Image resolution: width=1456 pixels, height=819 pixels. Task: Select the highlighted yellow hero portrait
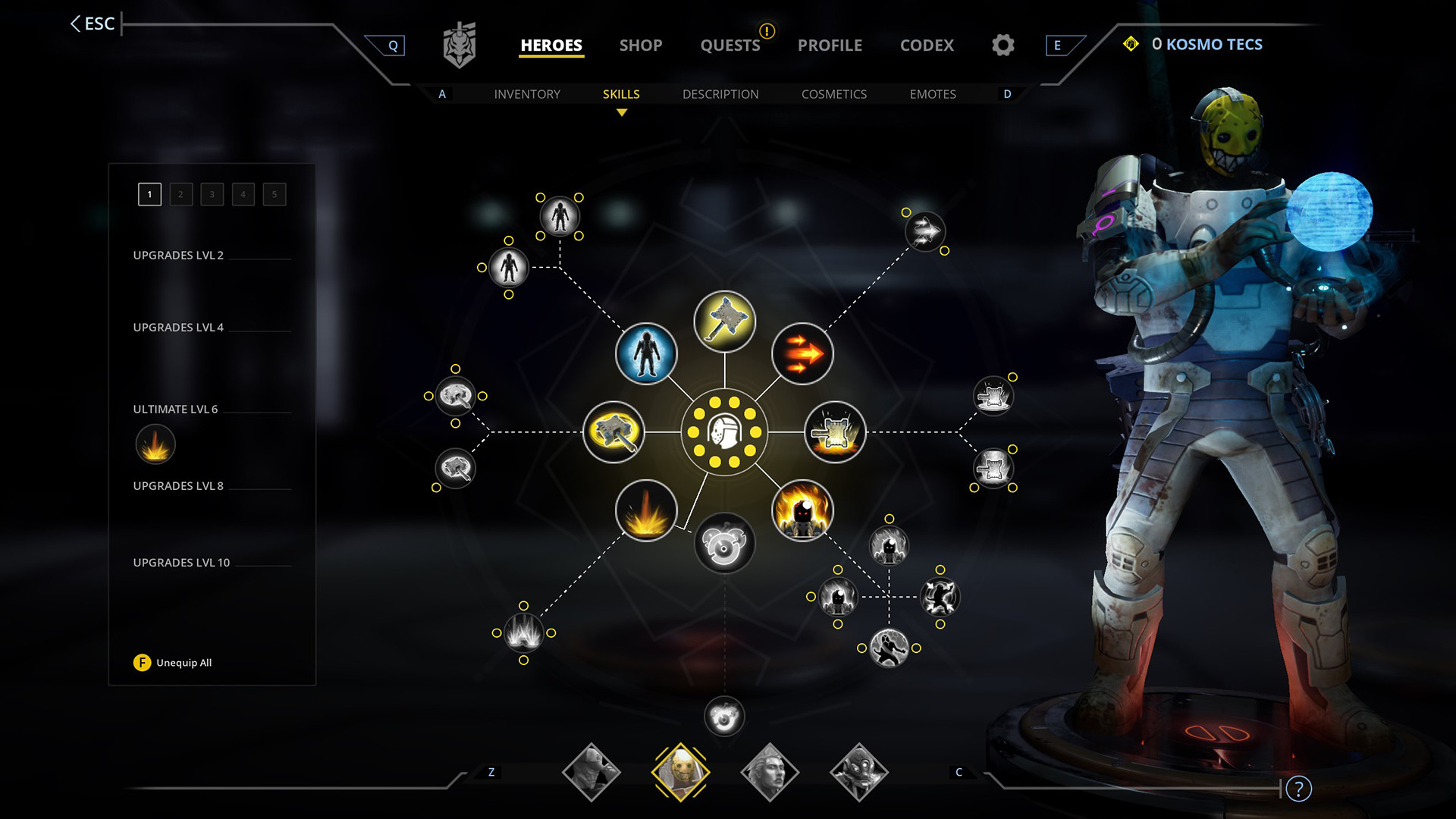(681, 771)
